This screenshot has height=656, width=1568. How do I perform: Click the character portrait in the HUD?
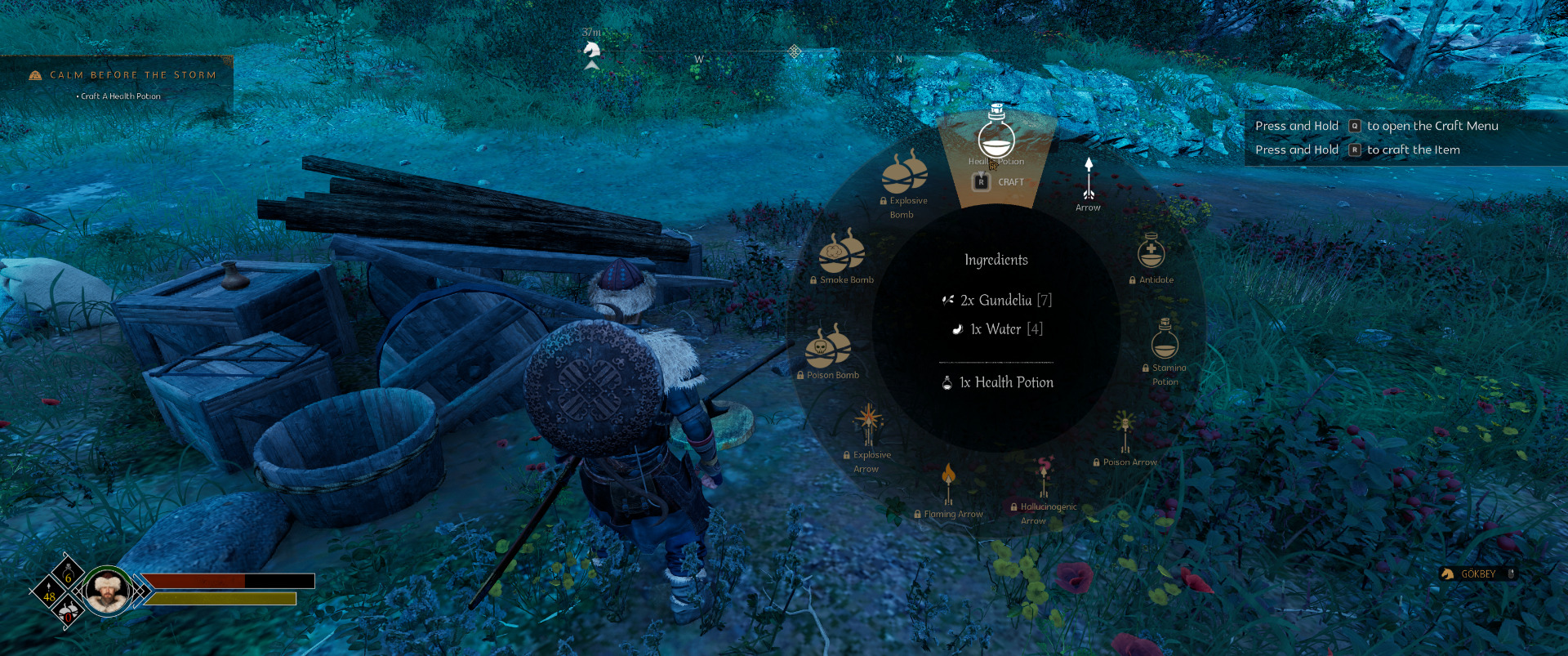pos(107,591)
